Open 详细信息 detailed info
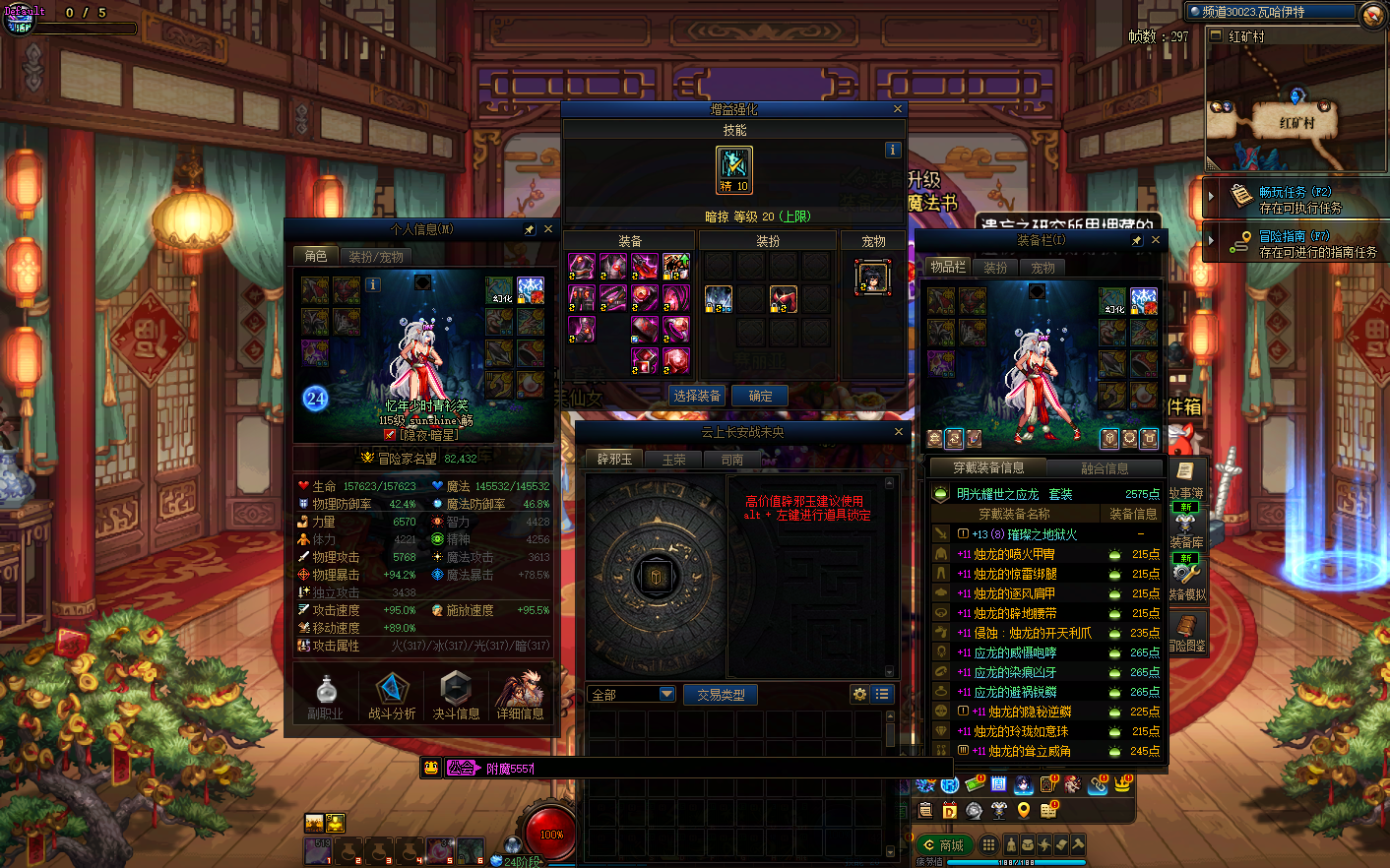This screenshot has height=868, width=1390. (x=520, y=696)
